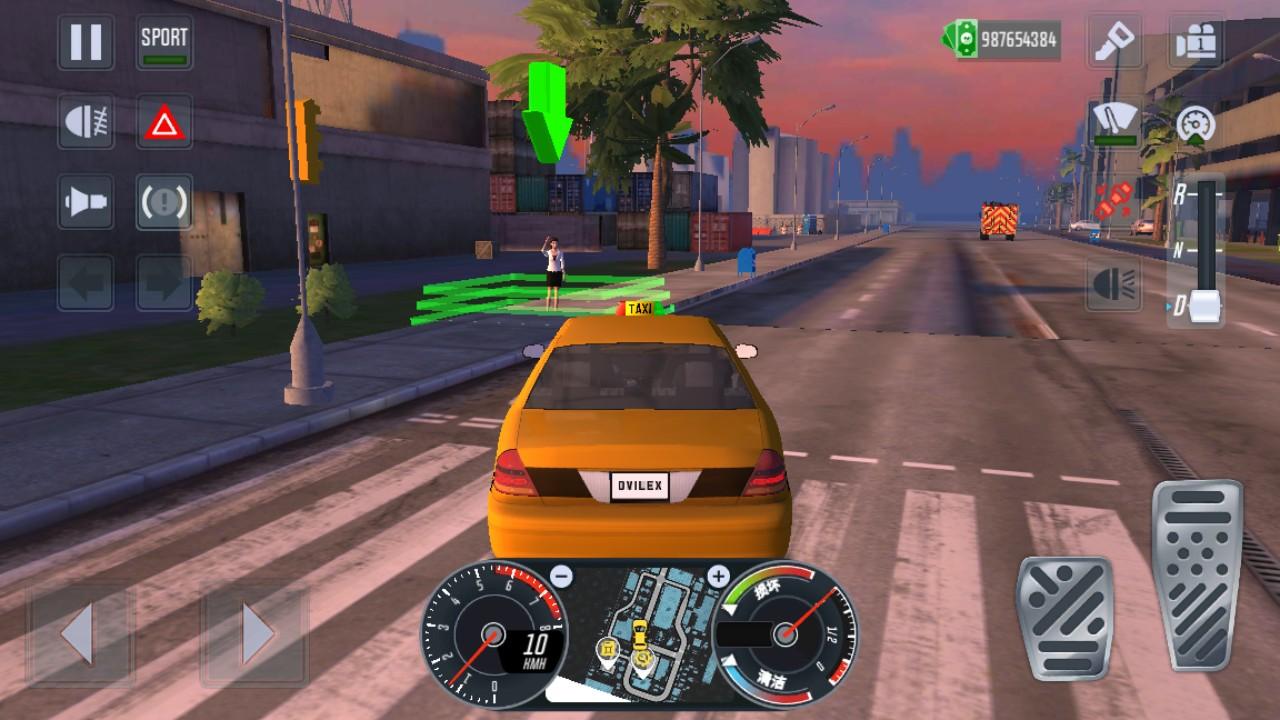
Task: Toggle the SPORT driving mode
Action: [x=164, y=43]
